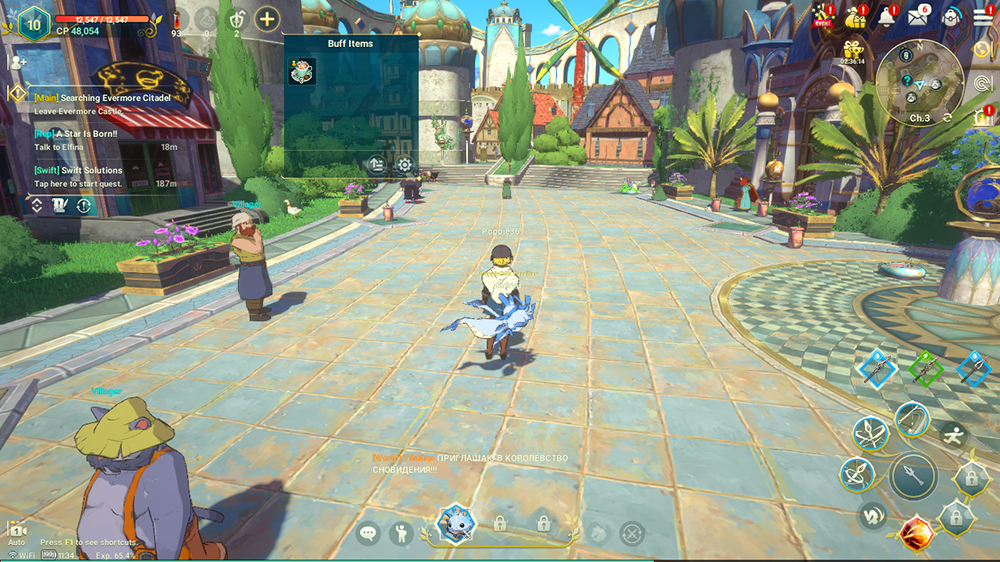Open the chat speech bubble button

point(370,534)
